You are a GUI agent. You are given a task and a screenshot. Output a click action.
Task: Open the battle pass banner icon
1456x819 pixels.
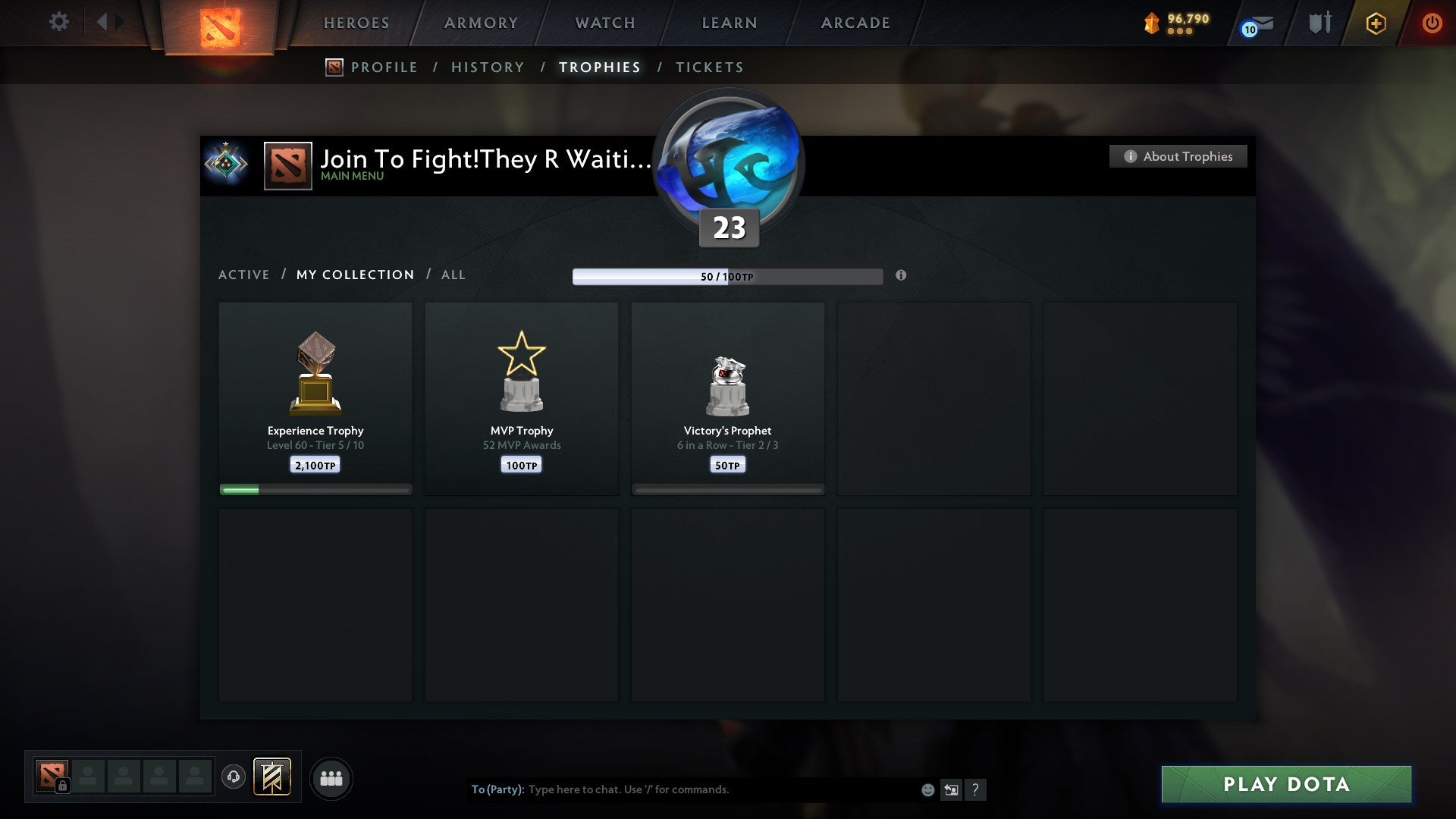click(270, 778)
